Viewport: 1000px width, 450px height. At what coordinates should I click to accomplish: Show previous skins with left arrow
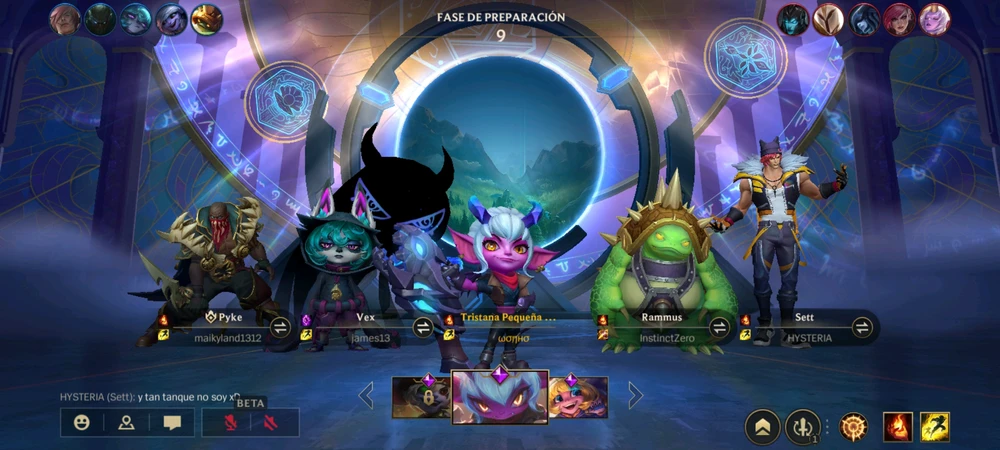[366, 396]
